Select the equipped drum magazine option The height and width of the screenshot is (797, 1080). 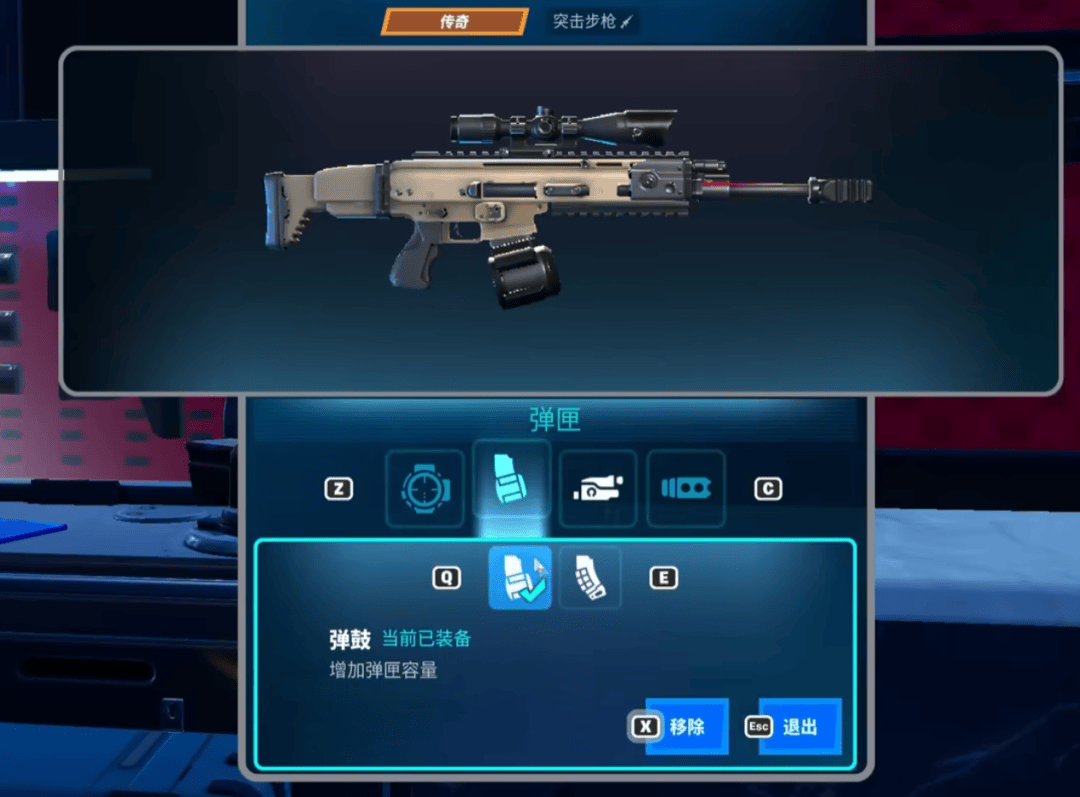click(x=519, y=578)
